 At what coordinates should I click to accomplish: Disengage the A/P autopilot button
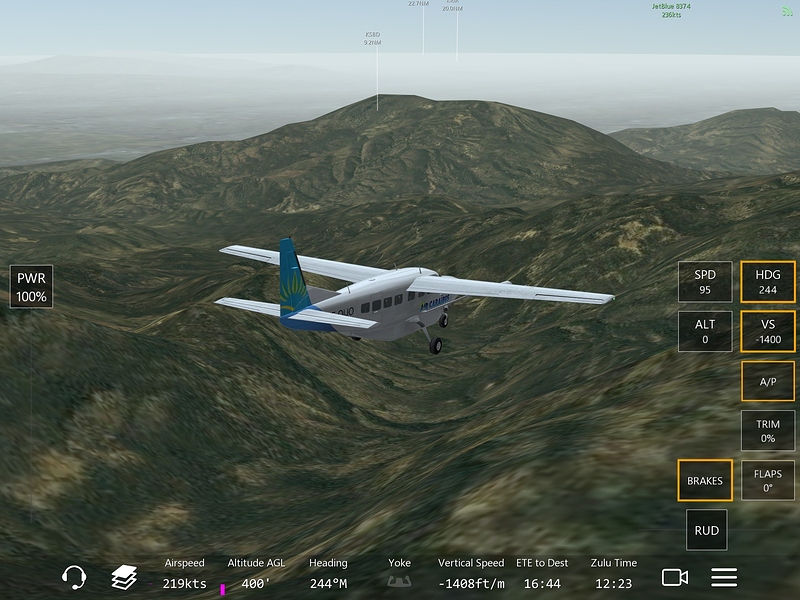(768, 381)
